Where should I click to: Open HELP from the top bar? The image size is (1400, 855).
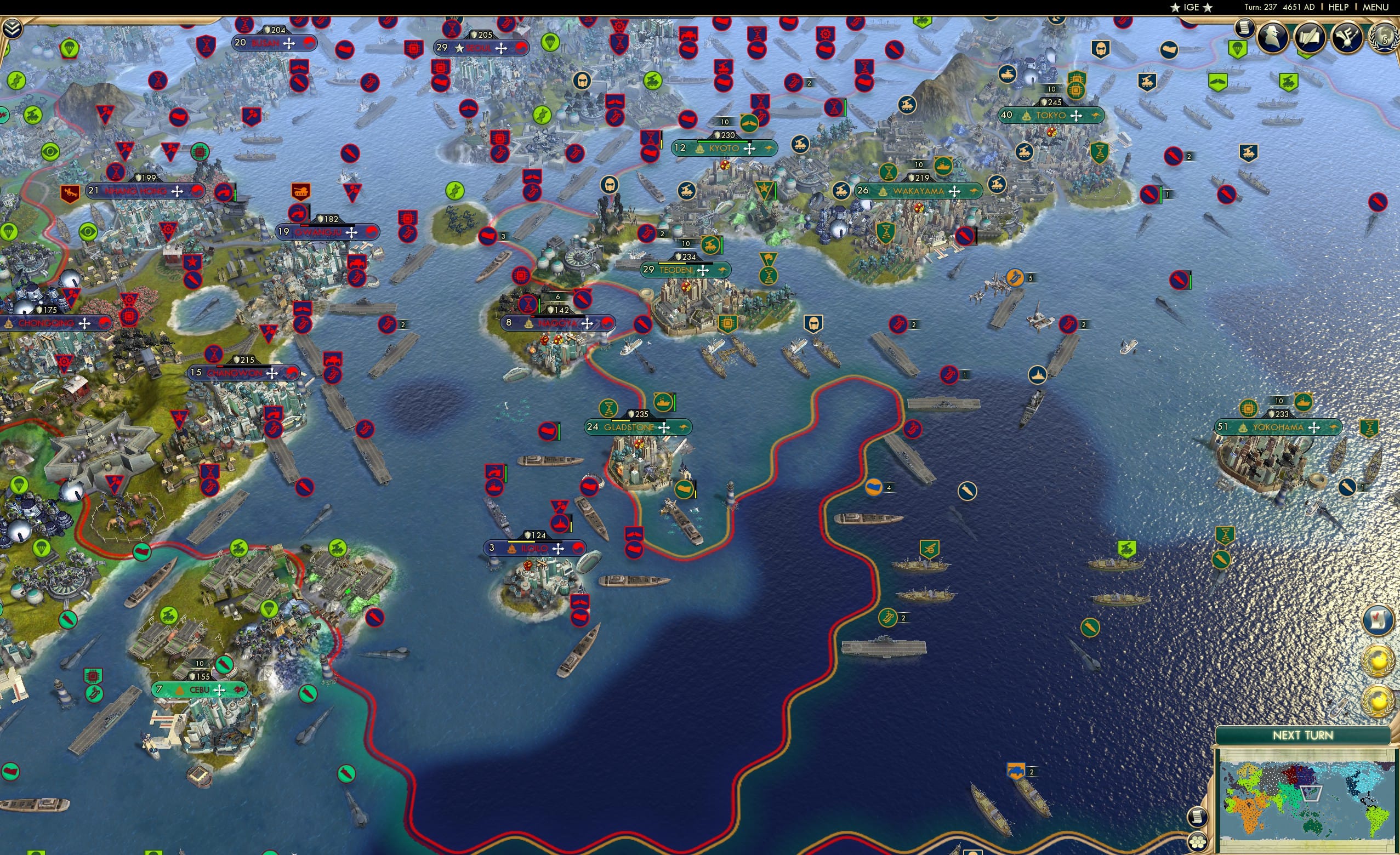click(x=1339, y=7)
